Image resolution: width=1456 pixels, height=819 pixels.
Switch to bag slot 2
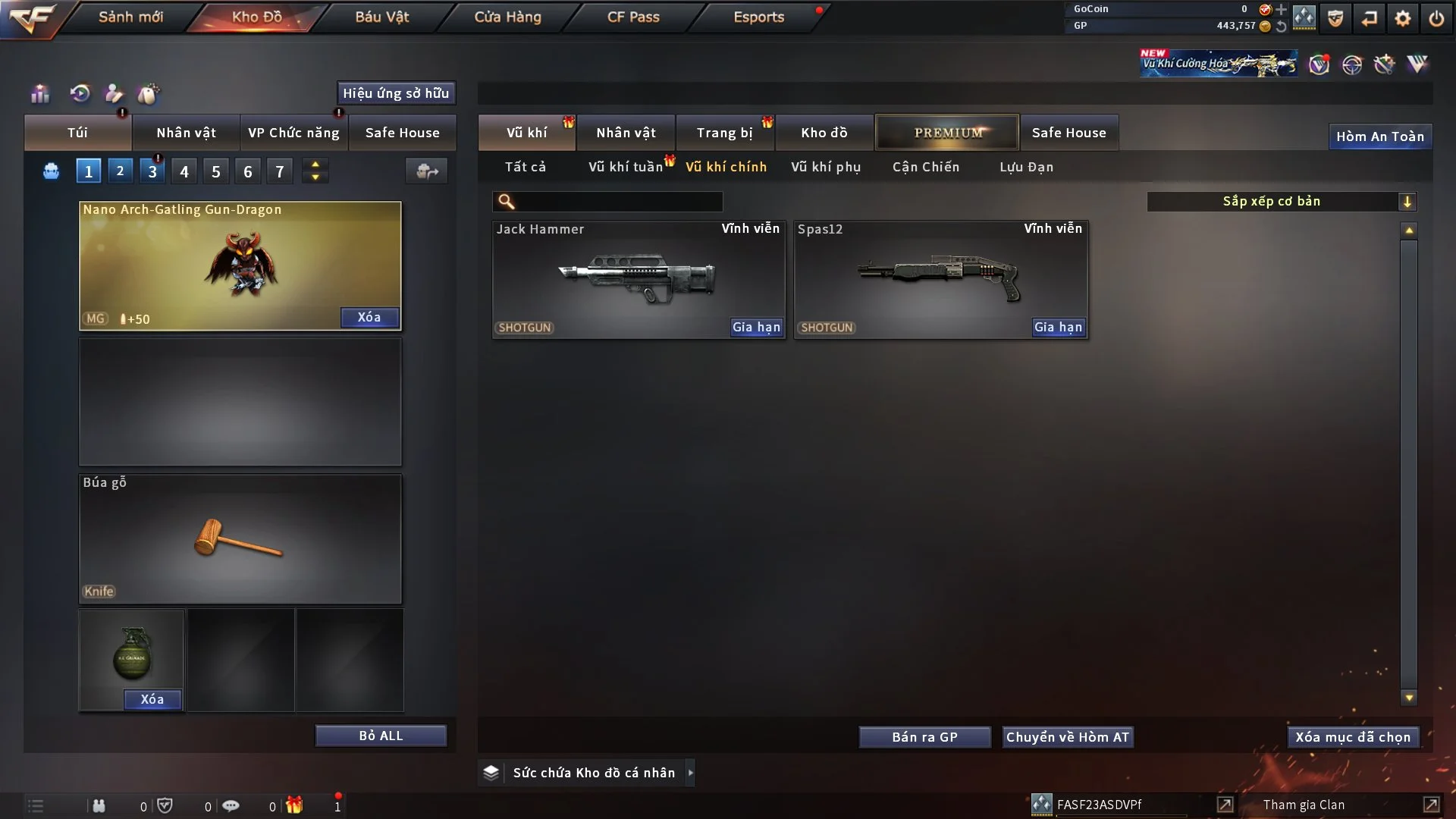[120, 171]
